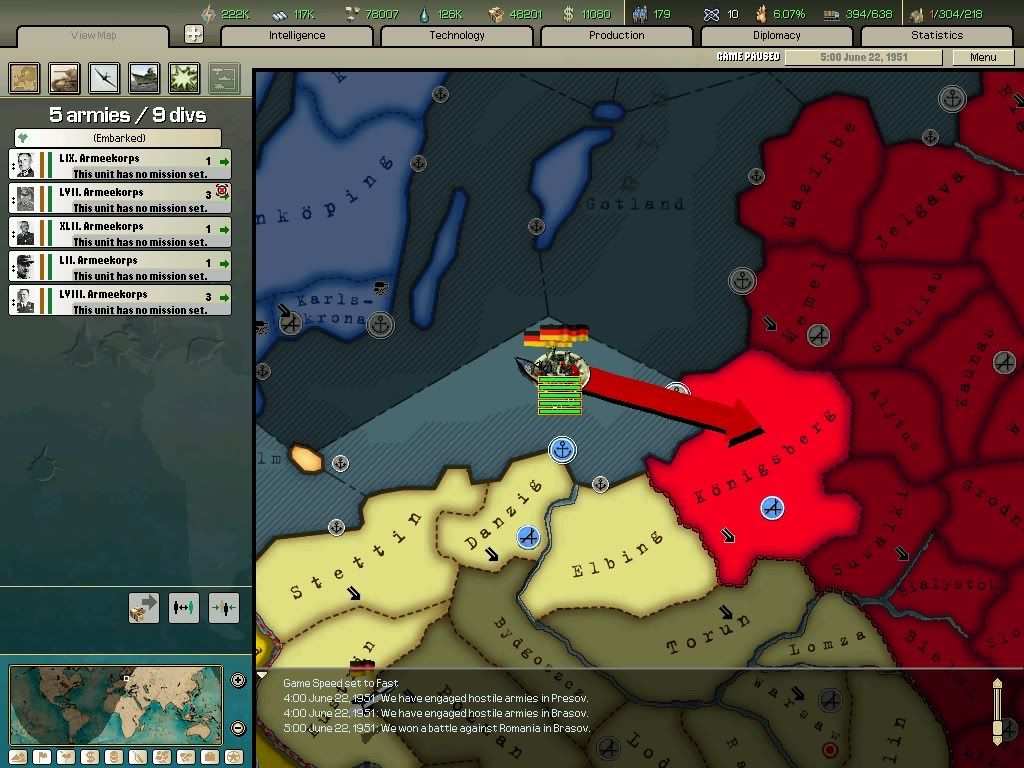Select LIX. Armeekorps from the army list

pyautogui.click(x=120, y=165)
